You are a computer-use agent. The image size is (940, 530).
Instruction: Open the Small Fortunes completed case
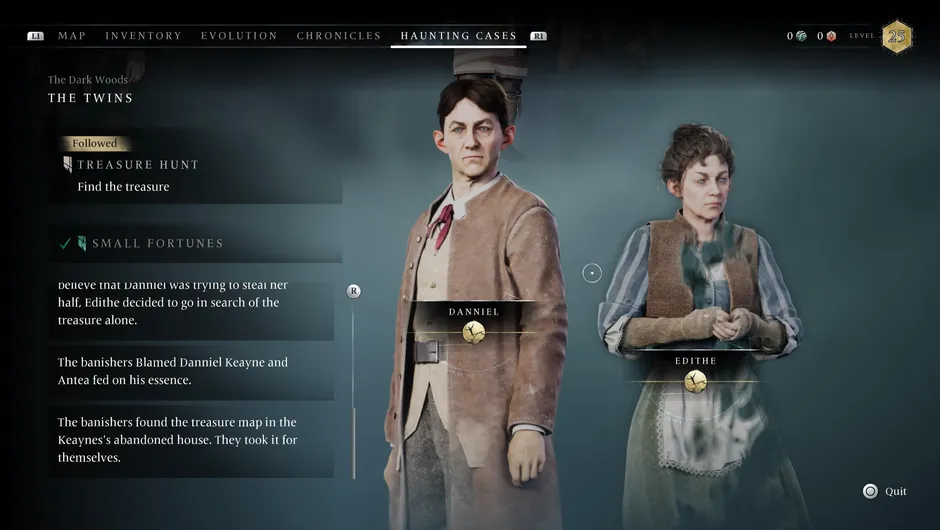pyautogui.click(x=157, y=243)
